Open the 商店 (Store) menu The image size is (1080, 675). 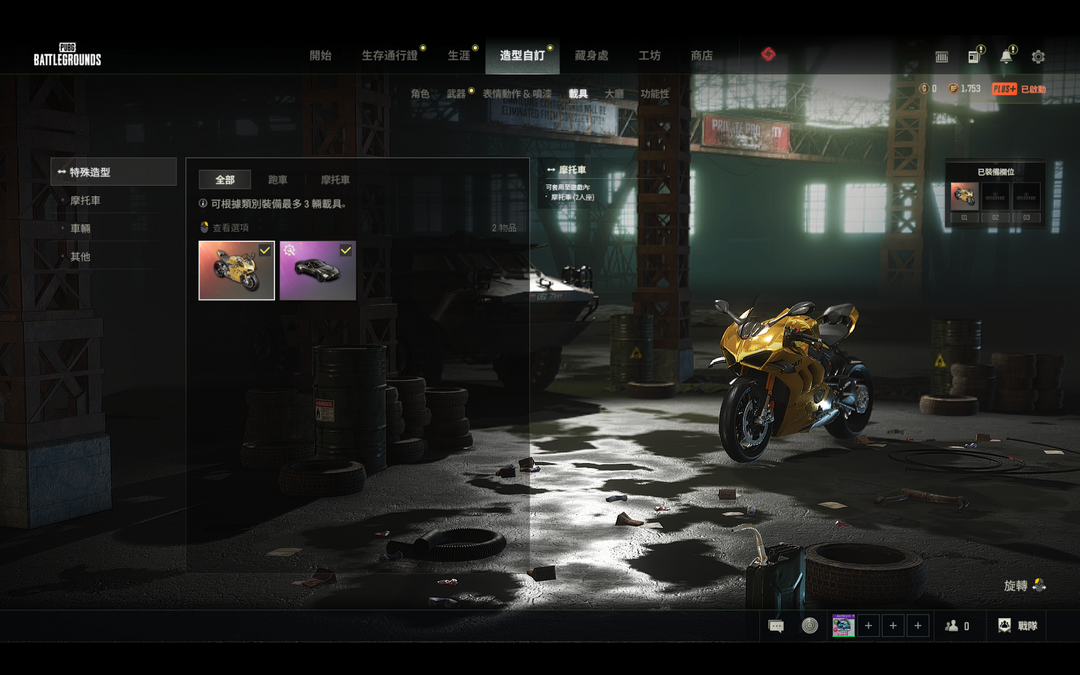(702, 56)
